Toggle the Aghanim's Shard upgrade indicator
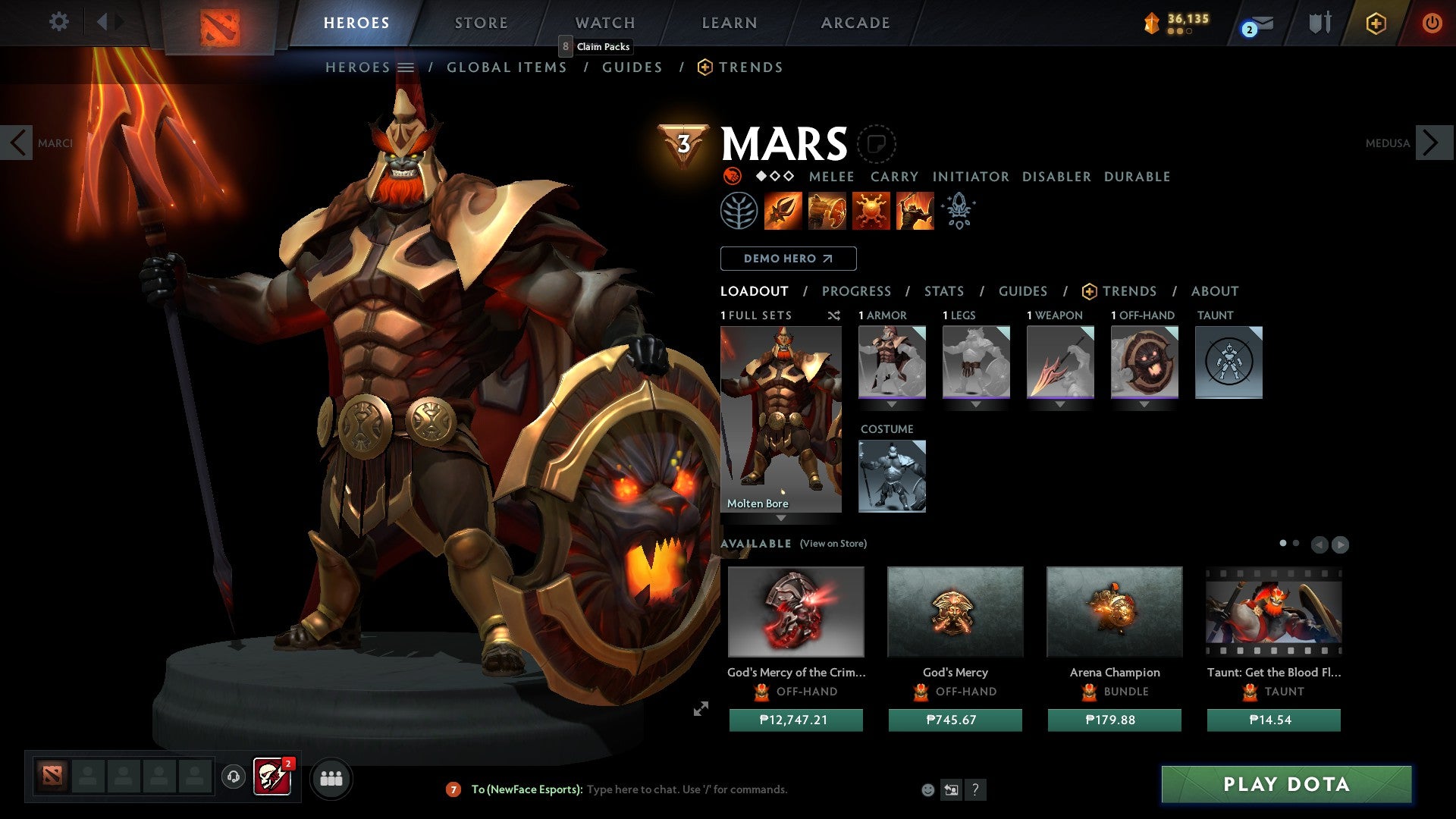The width and height of the screenshot is (1456, 819). tap(958, 210)
